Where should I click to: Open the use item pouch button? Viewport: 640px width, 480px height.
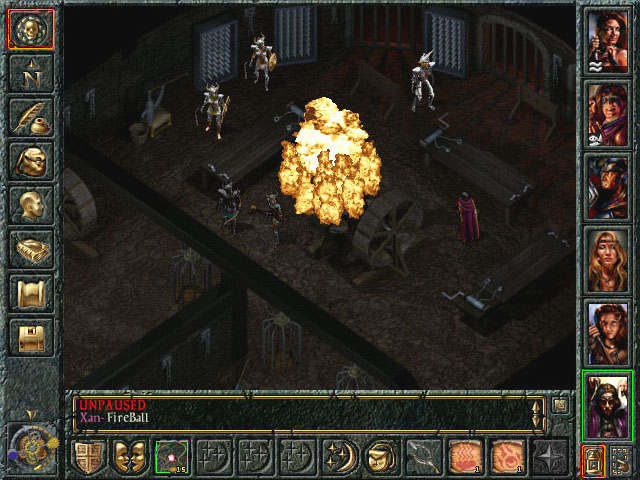381,458
